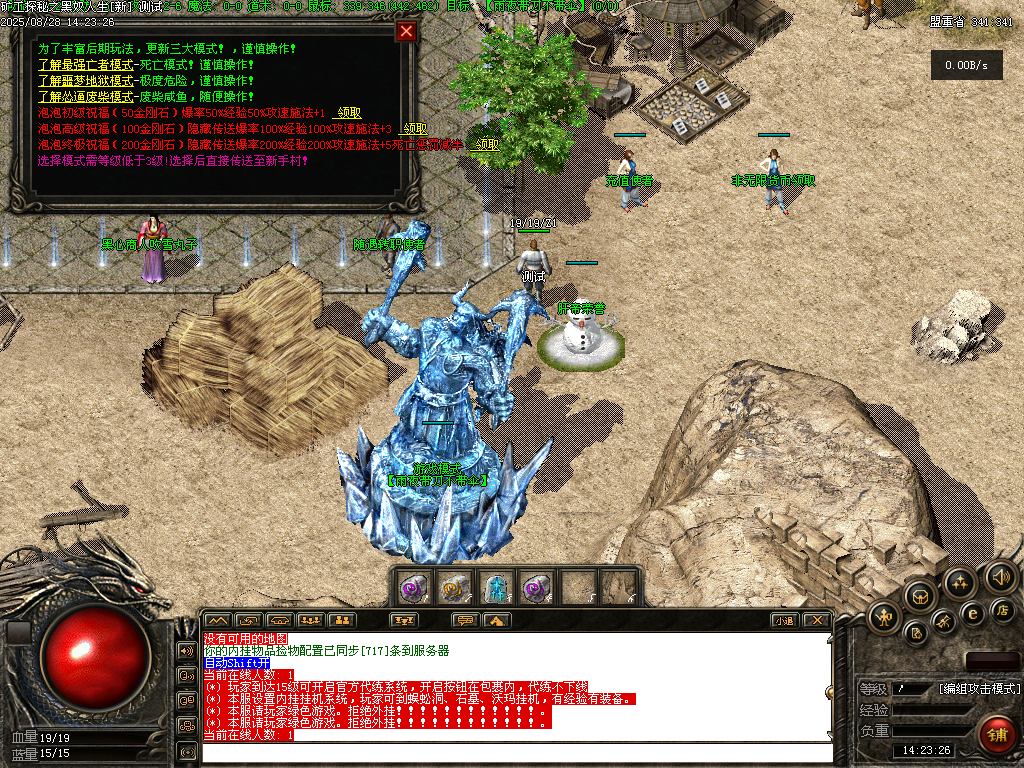Click the speech bubble chat button
This screenshot has height=768, width=1024.
(x=465, y=620)
